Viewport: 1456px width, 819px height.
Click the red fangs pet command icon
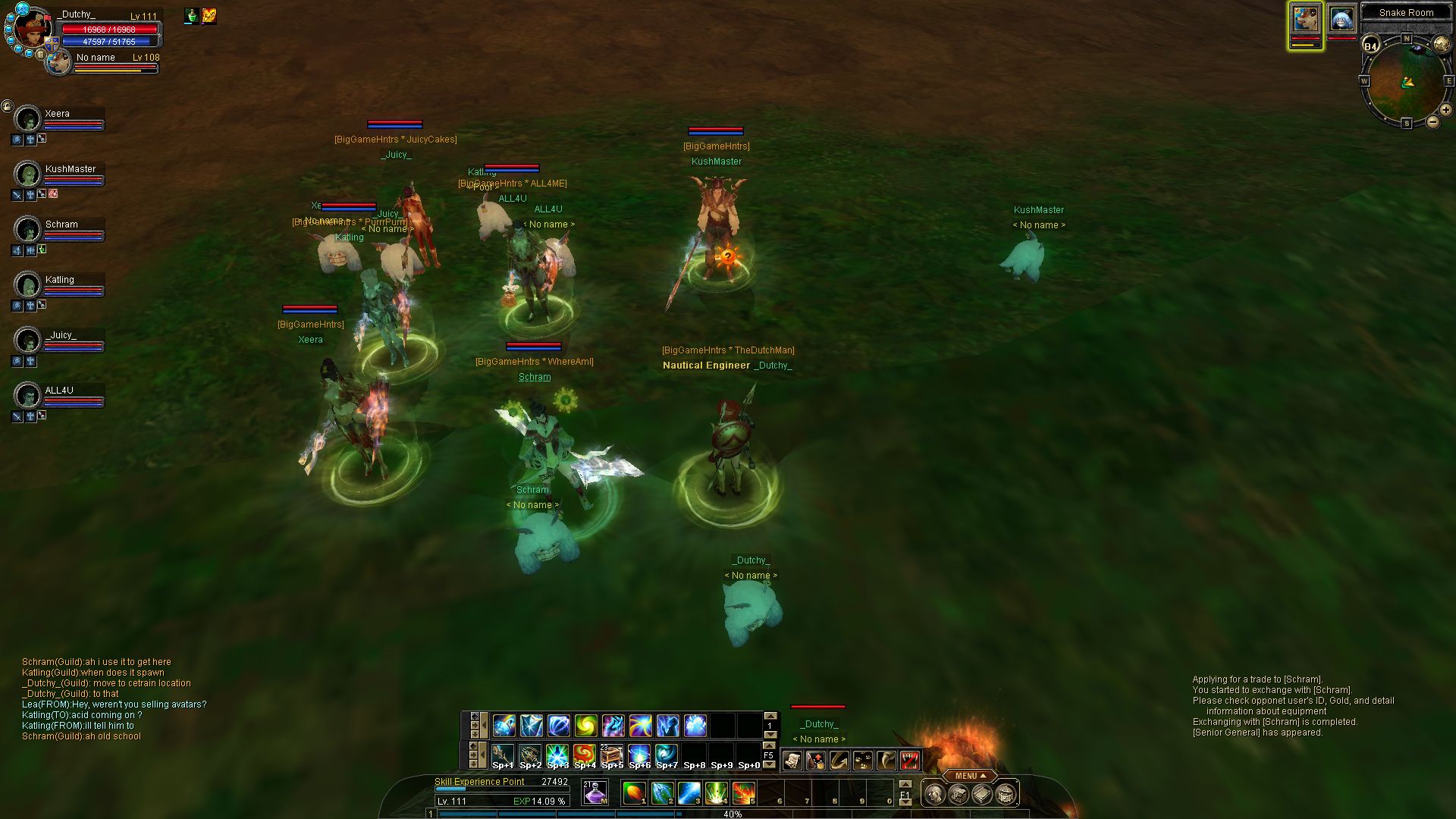point(910,760)
